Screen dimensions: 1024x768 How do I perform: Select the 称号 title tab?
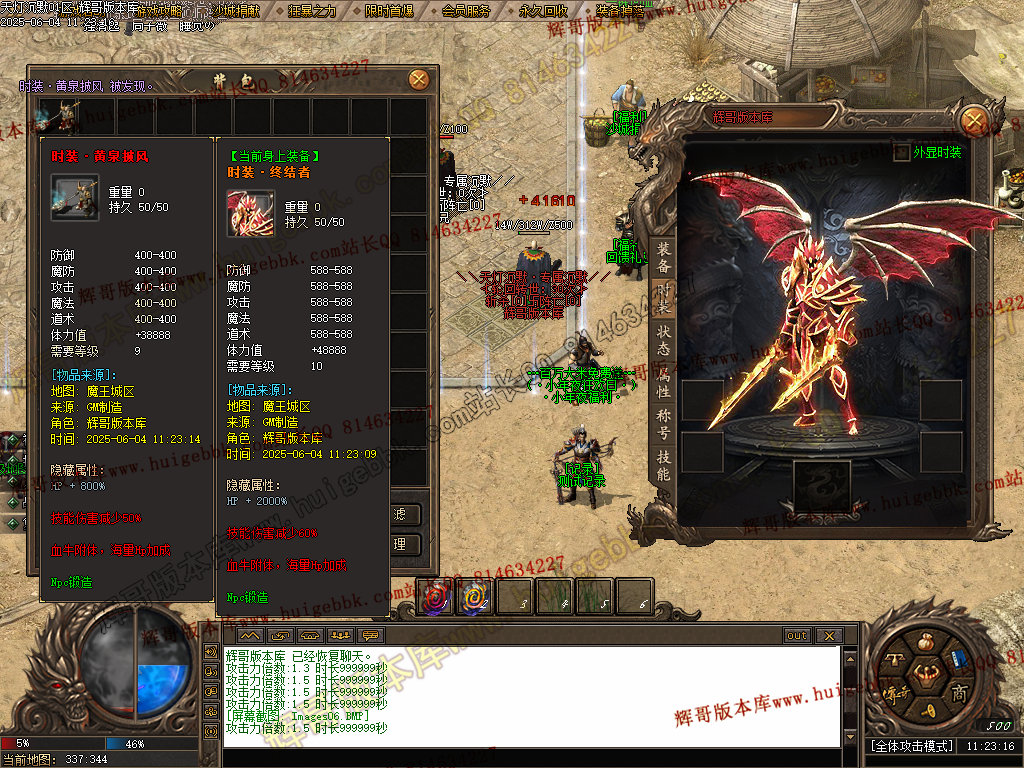pos(663,423)
